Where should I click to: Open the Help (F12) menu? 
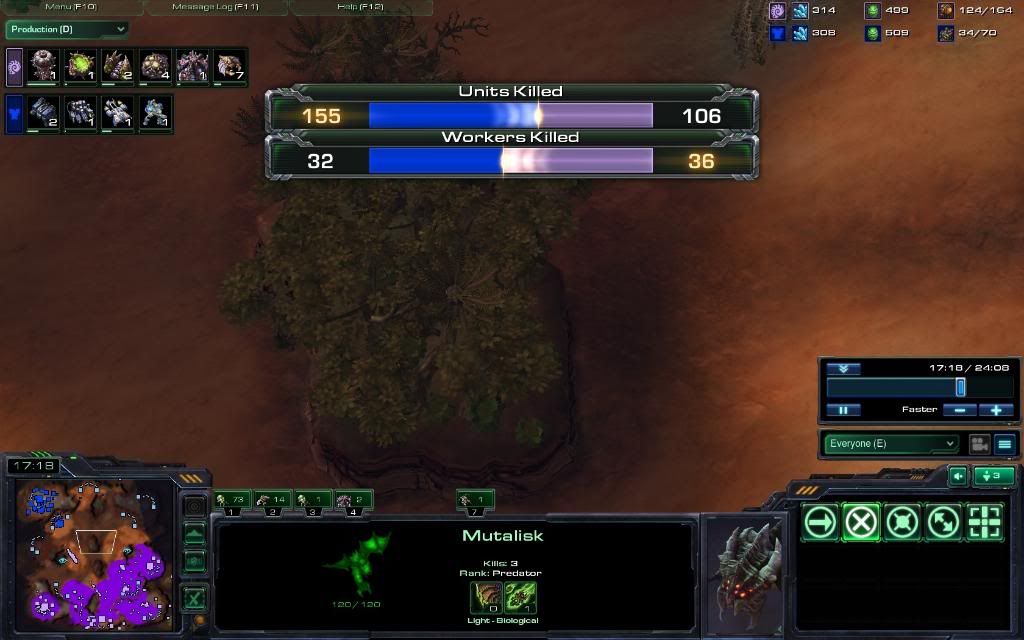pos(361,7)
